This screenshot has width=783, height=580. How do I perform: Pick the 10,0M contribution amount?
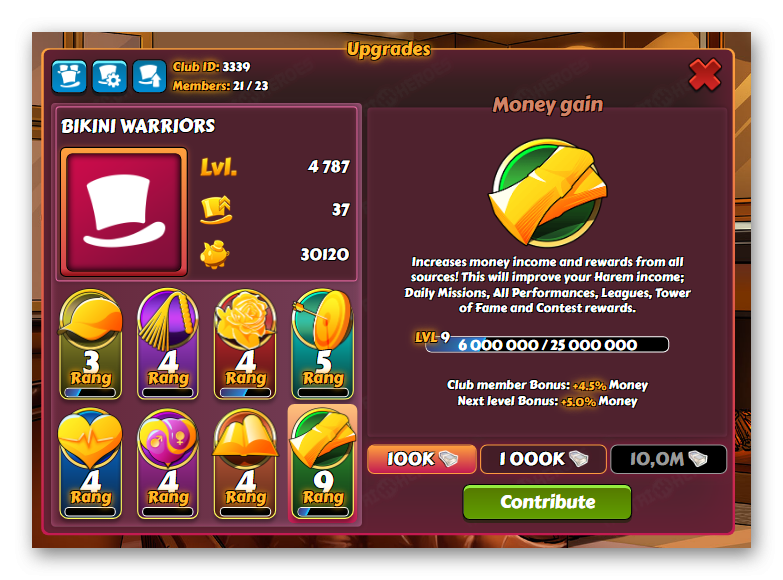click(x=668, y=459)
